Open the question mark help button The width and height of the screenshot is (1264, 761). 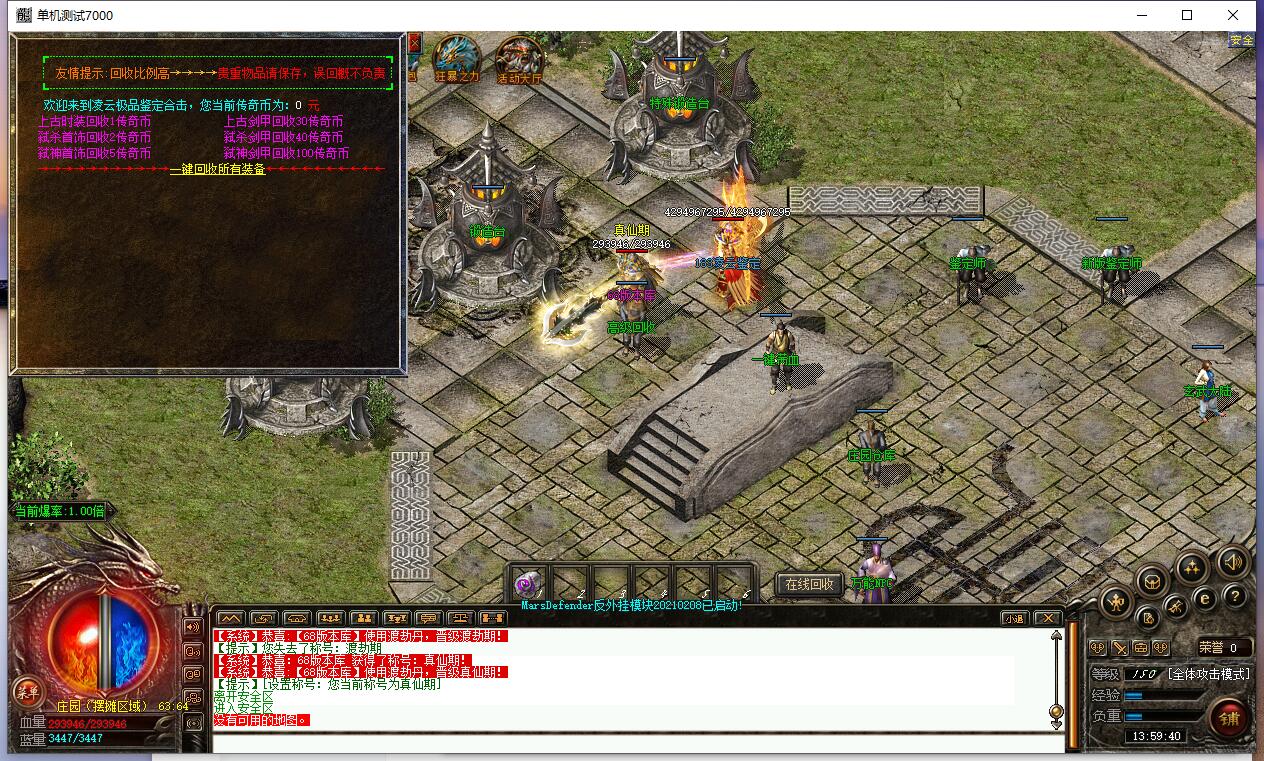pyautogui.click(x=1235, y=597)
